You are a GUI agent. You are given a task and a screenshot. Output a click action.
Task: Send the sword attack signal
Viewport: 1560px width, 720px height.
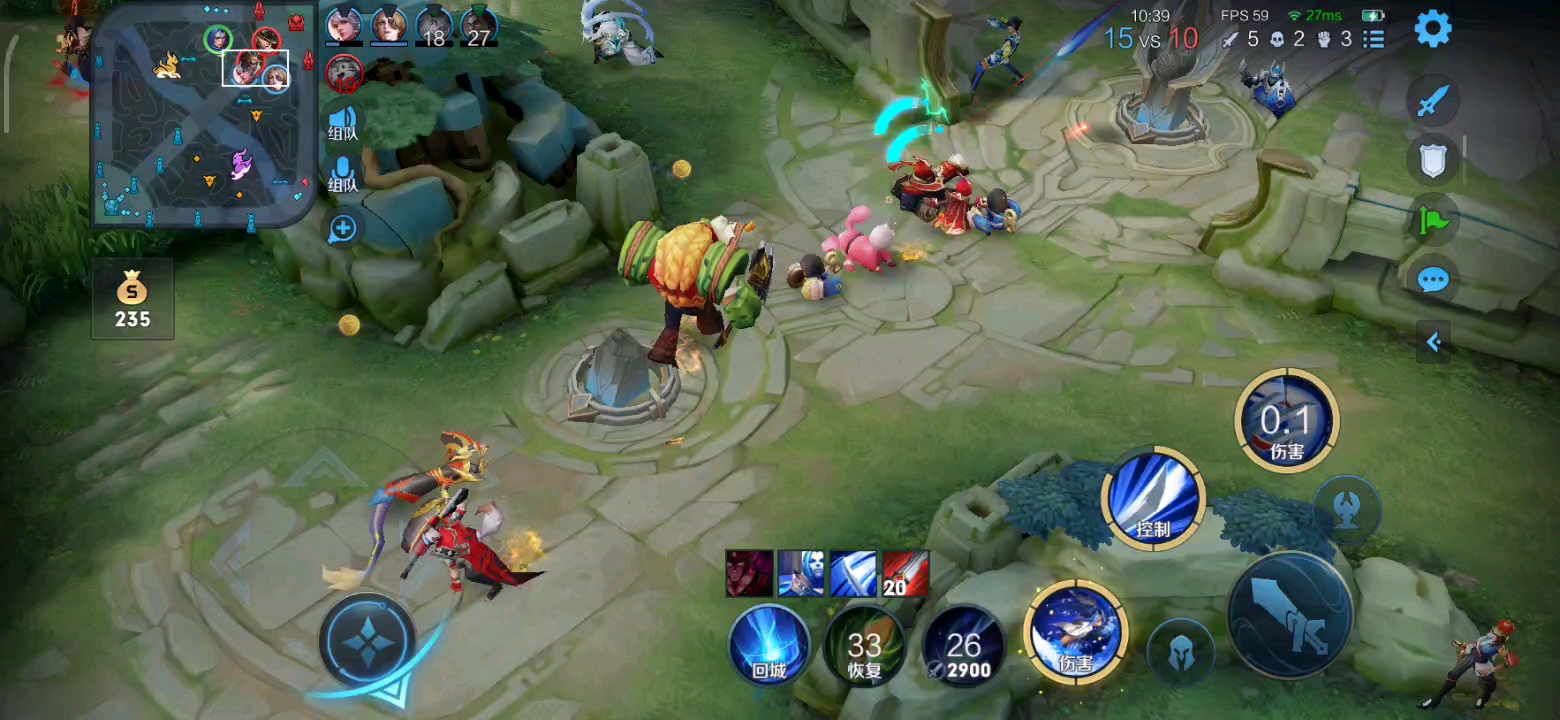click(x=1433, y=101)
